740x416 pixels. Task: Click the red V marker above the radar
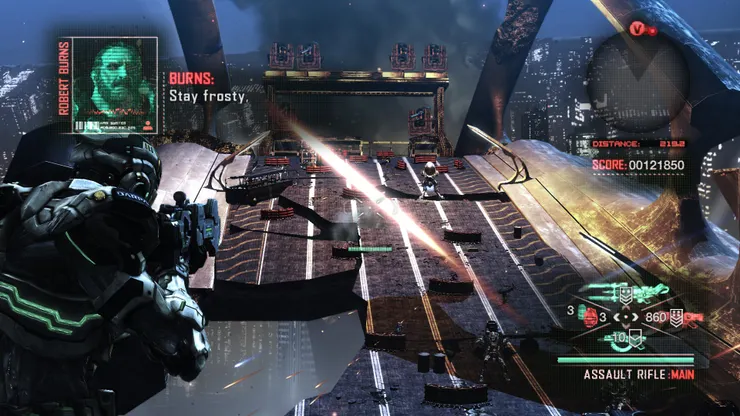pyautogui.click(x=637, y=29)
